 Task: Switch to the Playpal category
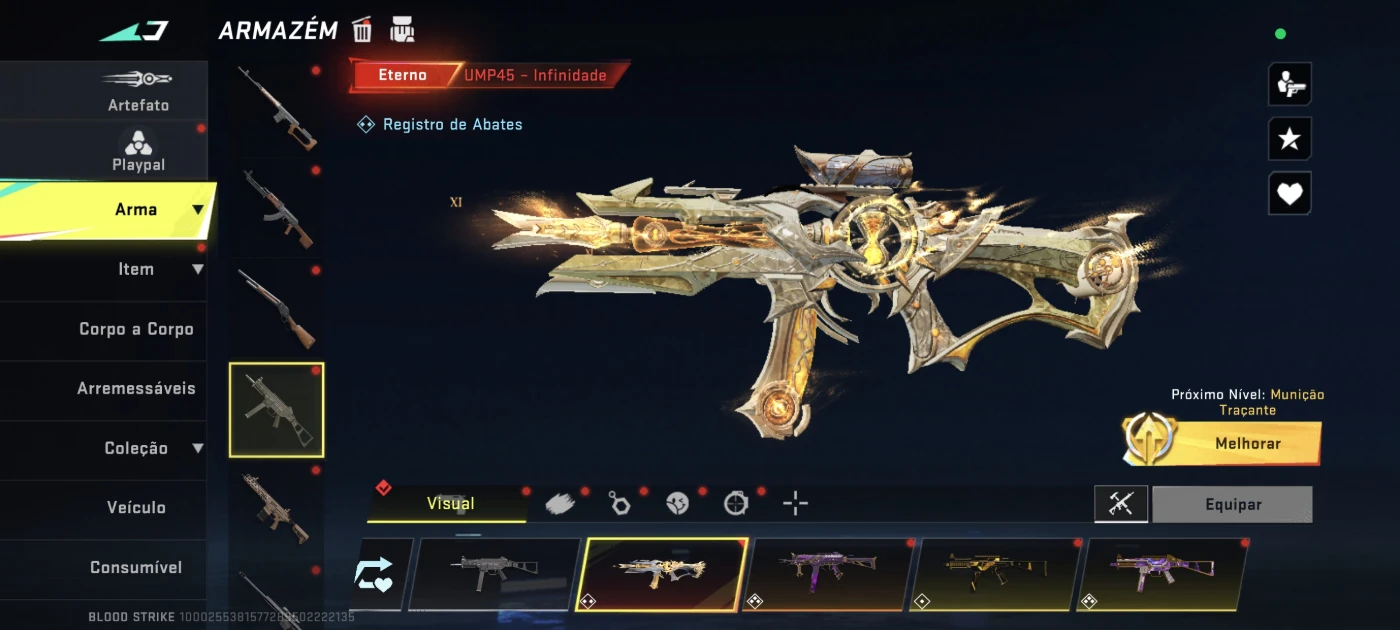138,150
